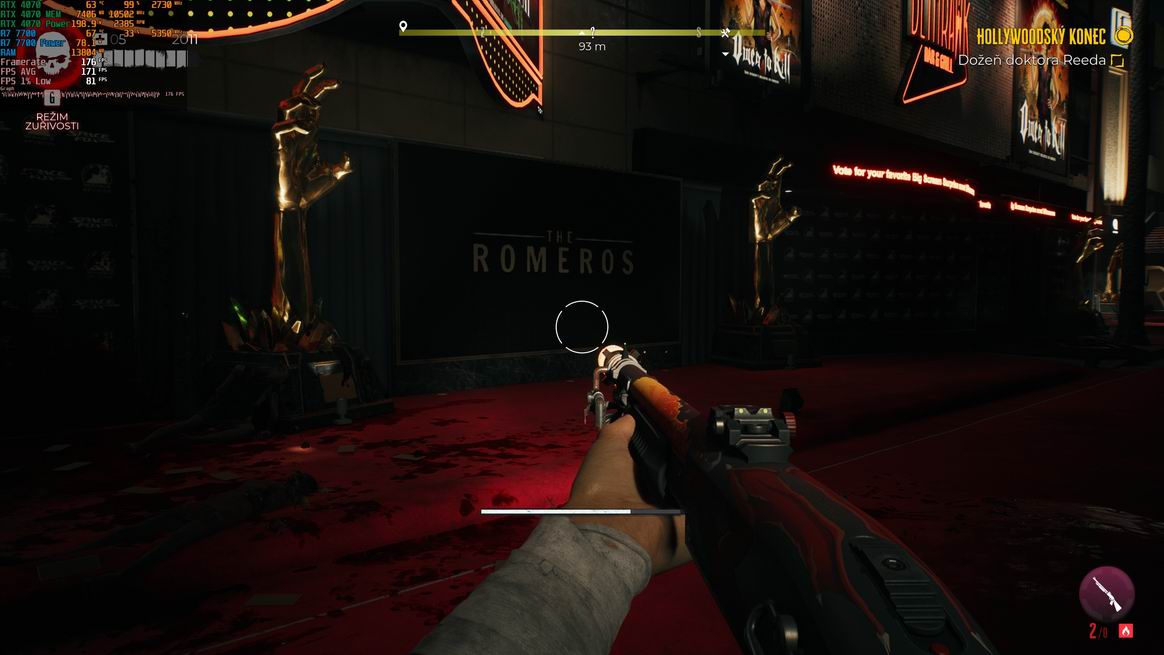Activate the Fury Mode skull icon

pyautogui.click(x=52, y=62)
